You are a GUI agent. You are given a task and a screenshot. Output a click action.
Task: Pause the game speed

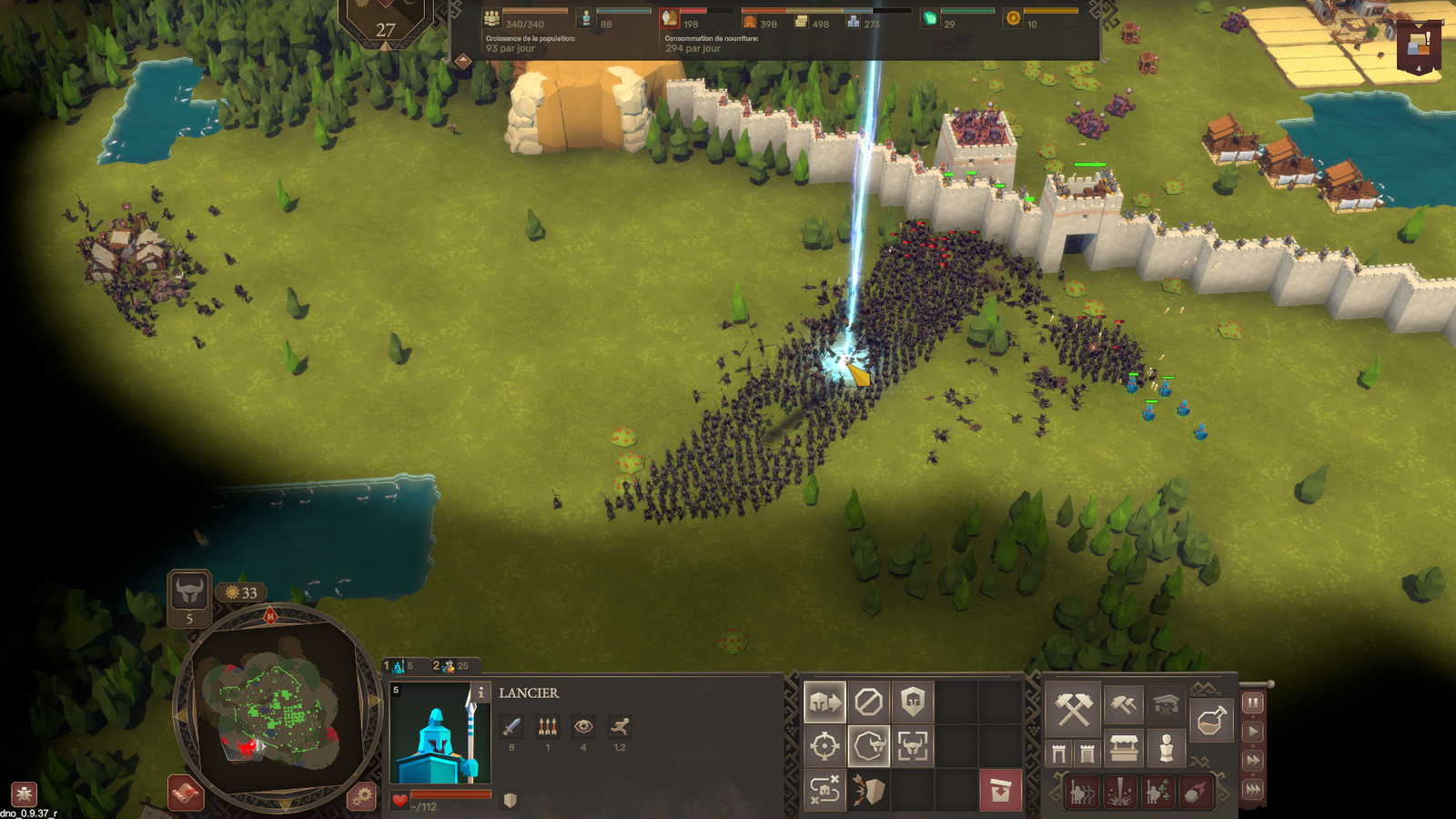[x=1253, y=703]
